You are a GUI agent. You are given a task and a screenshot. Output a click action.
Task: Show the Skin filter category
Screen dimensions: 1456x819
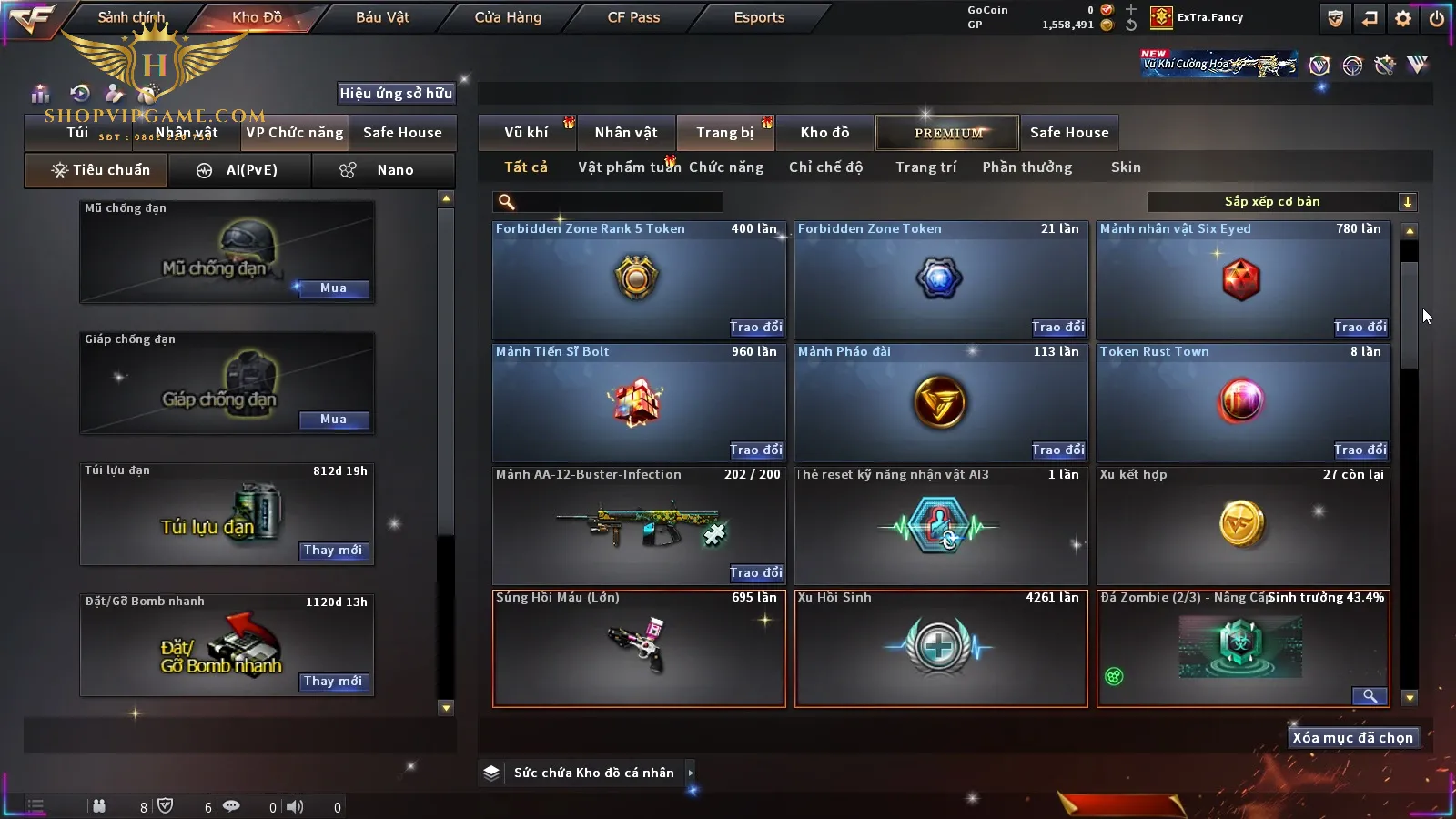1126,167
